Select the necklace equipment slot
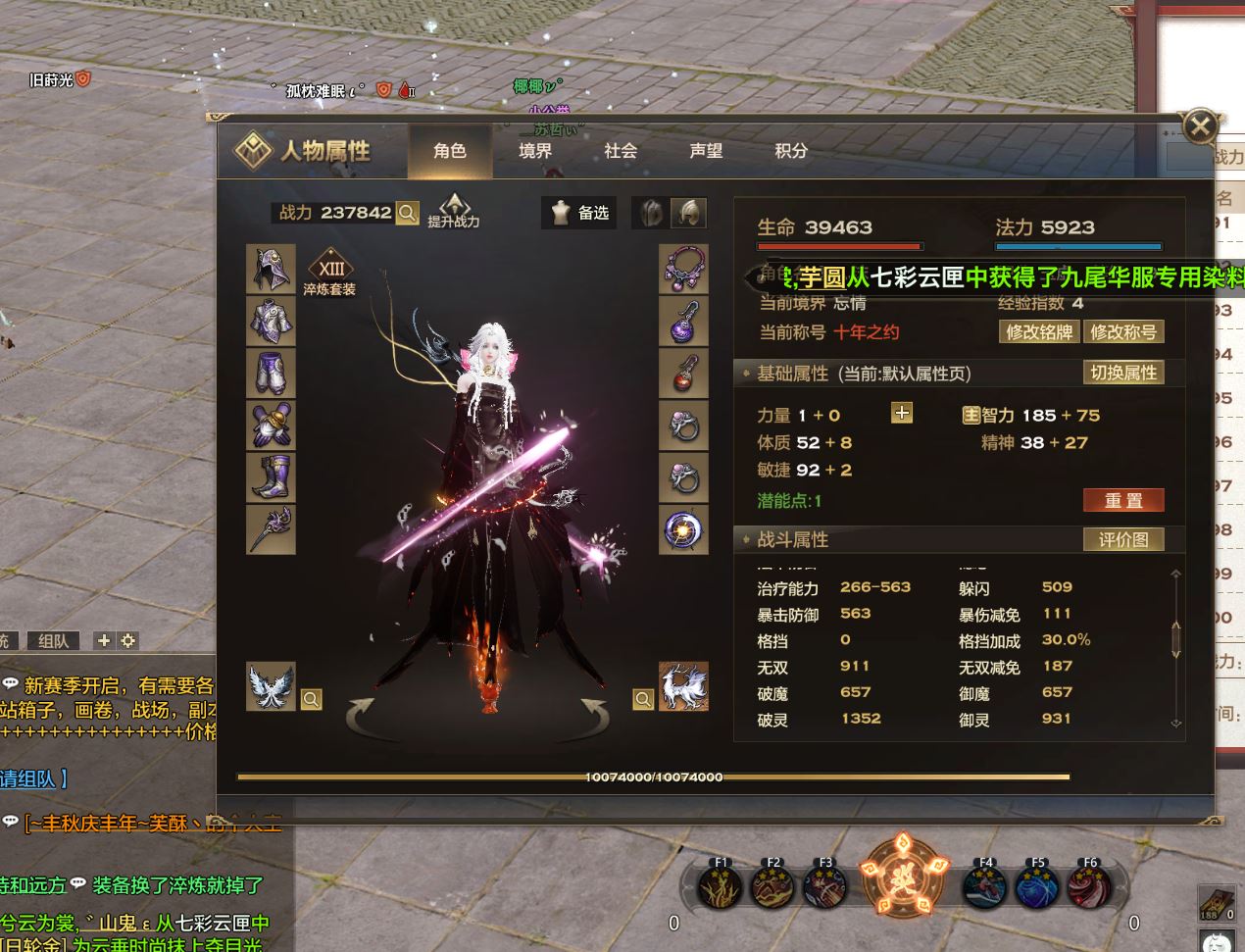 [x=683, y=269]
